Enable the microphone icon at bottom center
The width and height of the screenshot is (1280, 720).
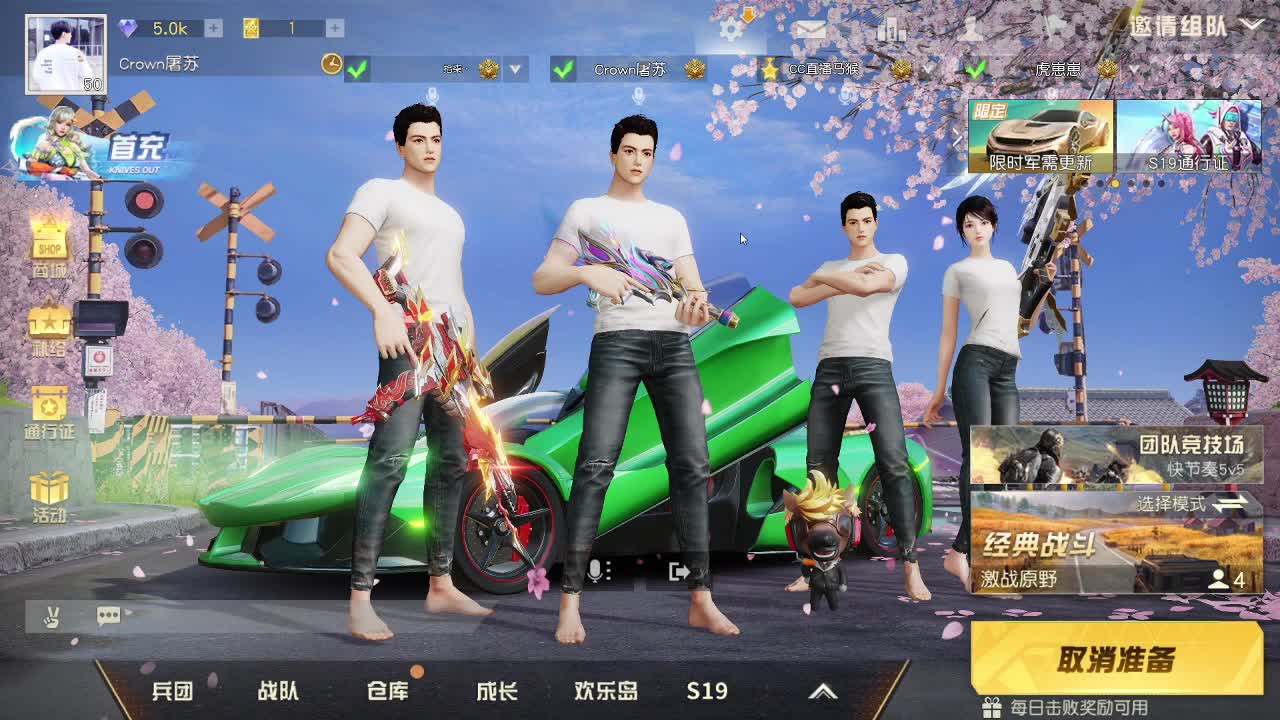(x=596, y=570)
